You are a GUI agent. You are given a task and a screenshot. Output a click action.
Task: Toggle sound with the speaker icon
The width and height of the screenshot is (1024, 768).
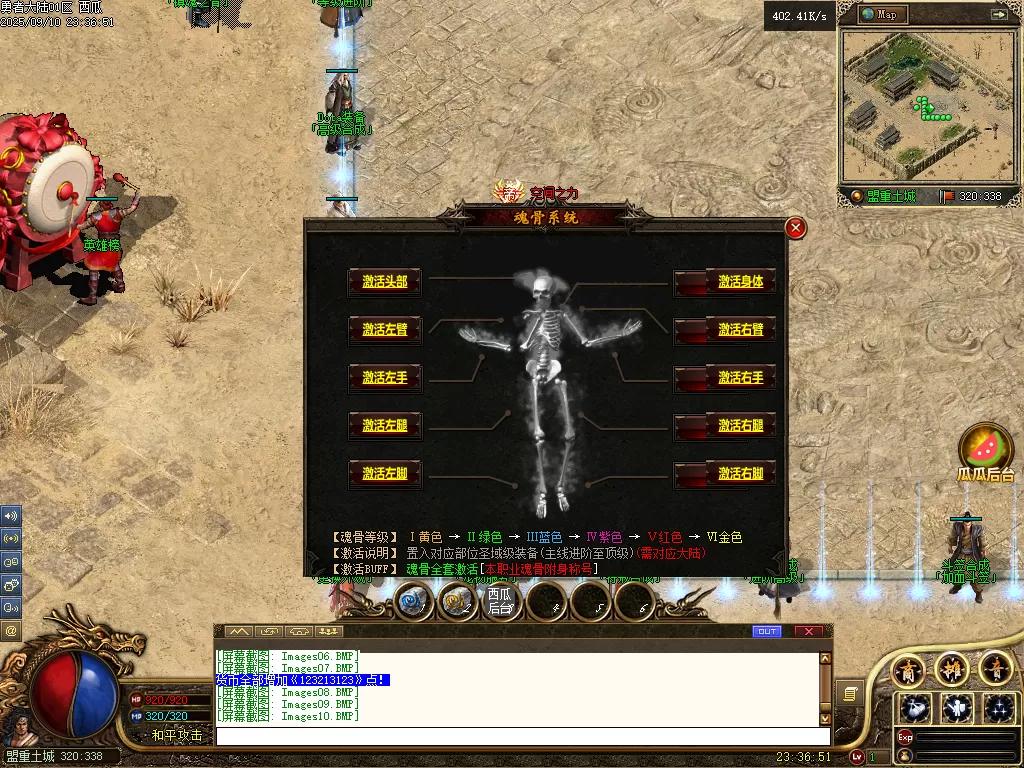[x=11, y=516]
